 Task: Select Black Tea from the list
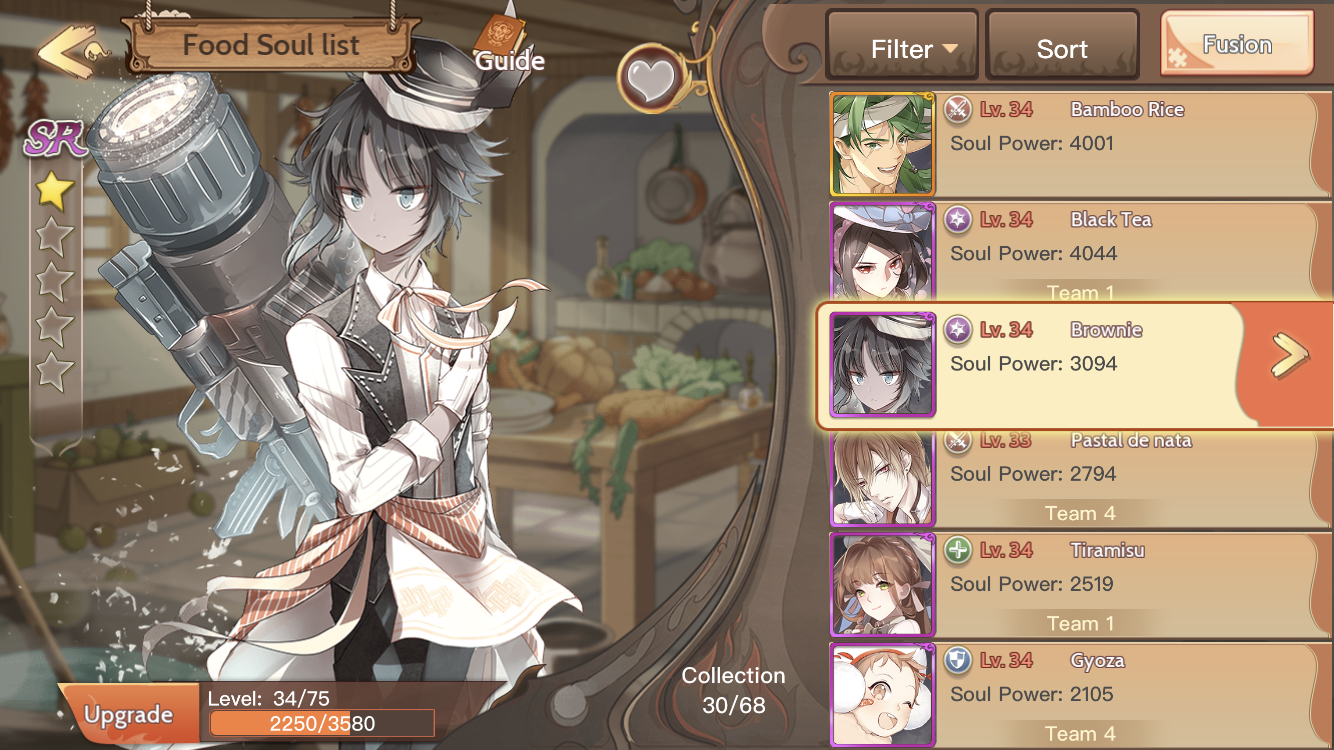click(x=1080, y=252)
